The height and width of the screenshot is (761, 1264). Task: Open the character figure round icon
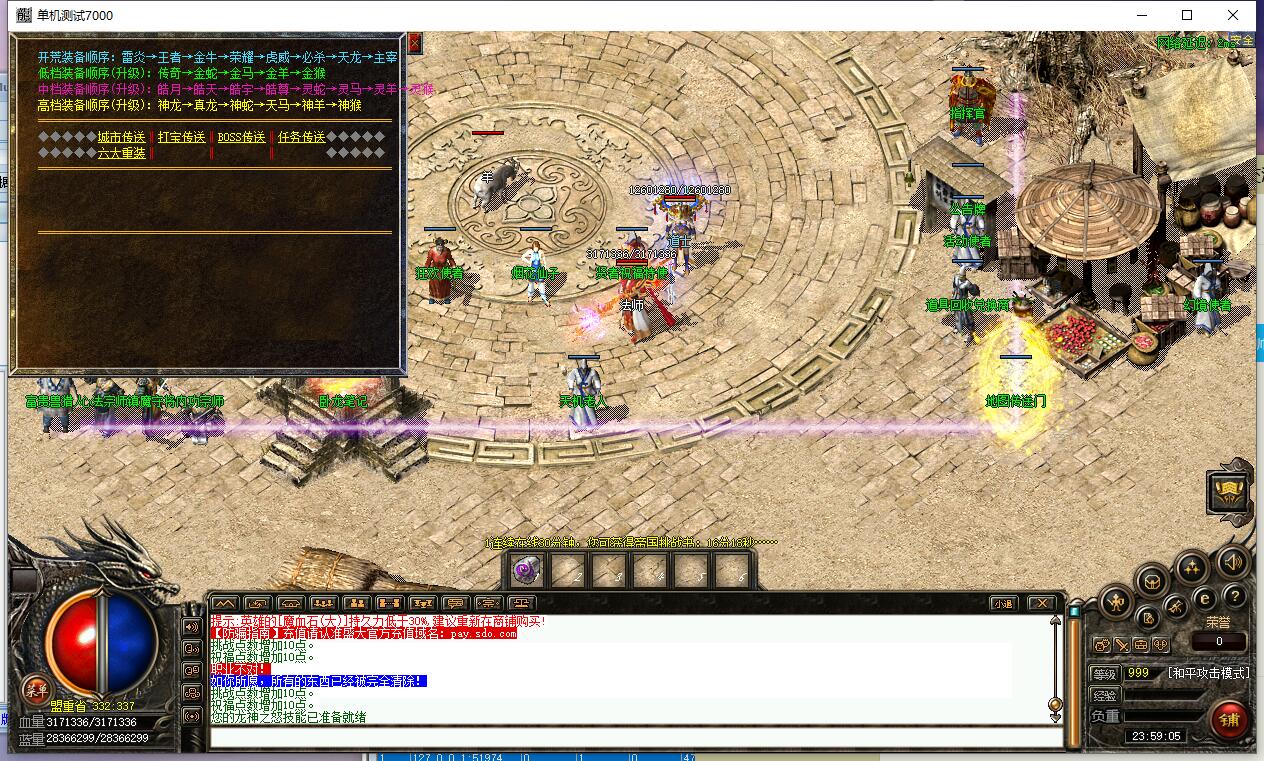point(1115,602)
